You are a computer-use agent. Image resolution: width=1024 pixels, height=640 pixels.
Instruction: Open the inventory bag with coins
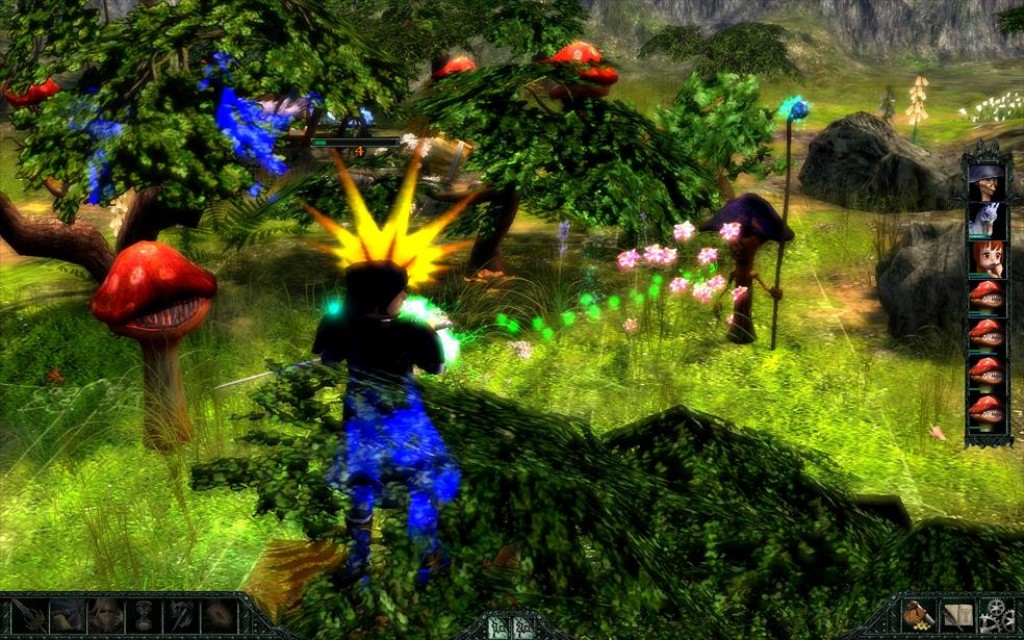pos(917,616)
